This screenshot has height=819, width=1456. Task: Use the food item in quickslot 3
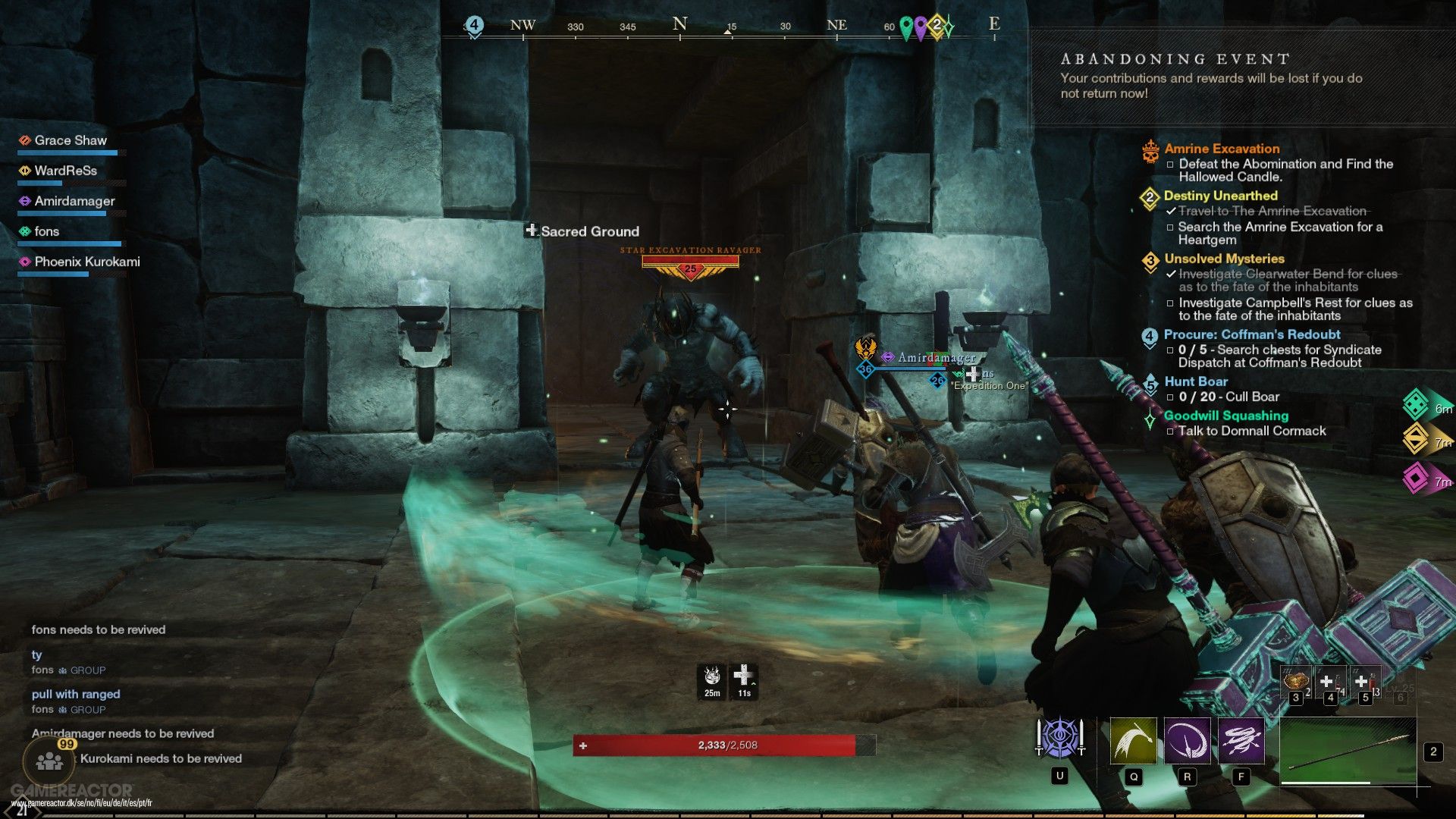[1296, 681]
